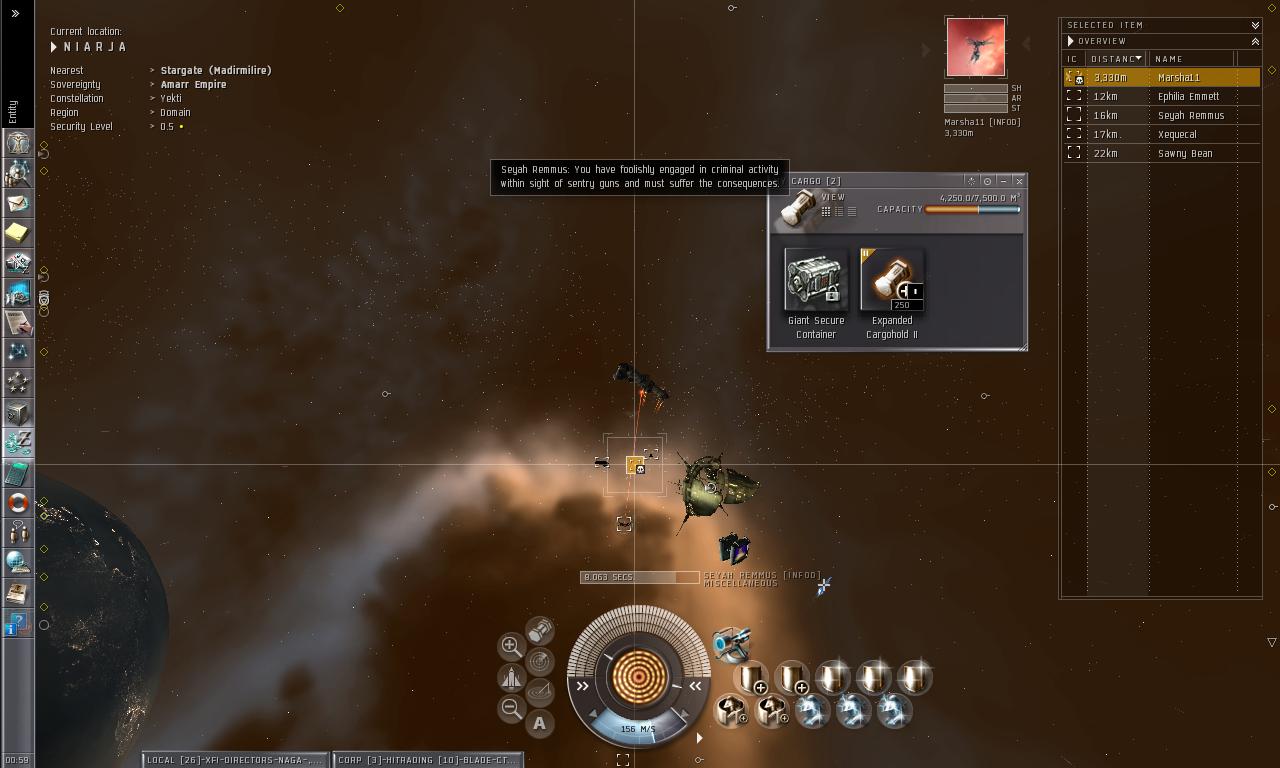1280x768 pixels.
Task: Collapse the Selected Item panel
Action: coord(1255,25)
